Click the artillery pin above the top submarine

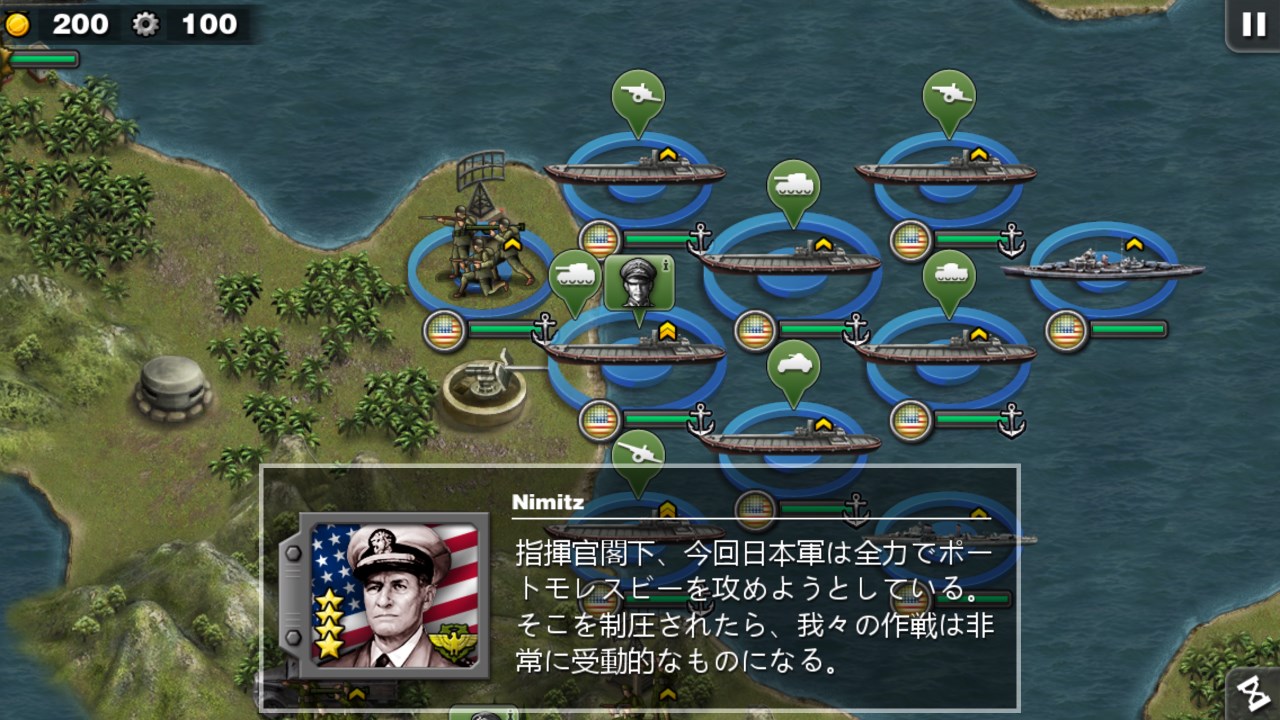click(x=637, y=95)
